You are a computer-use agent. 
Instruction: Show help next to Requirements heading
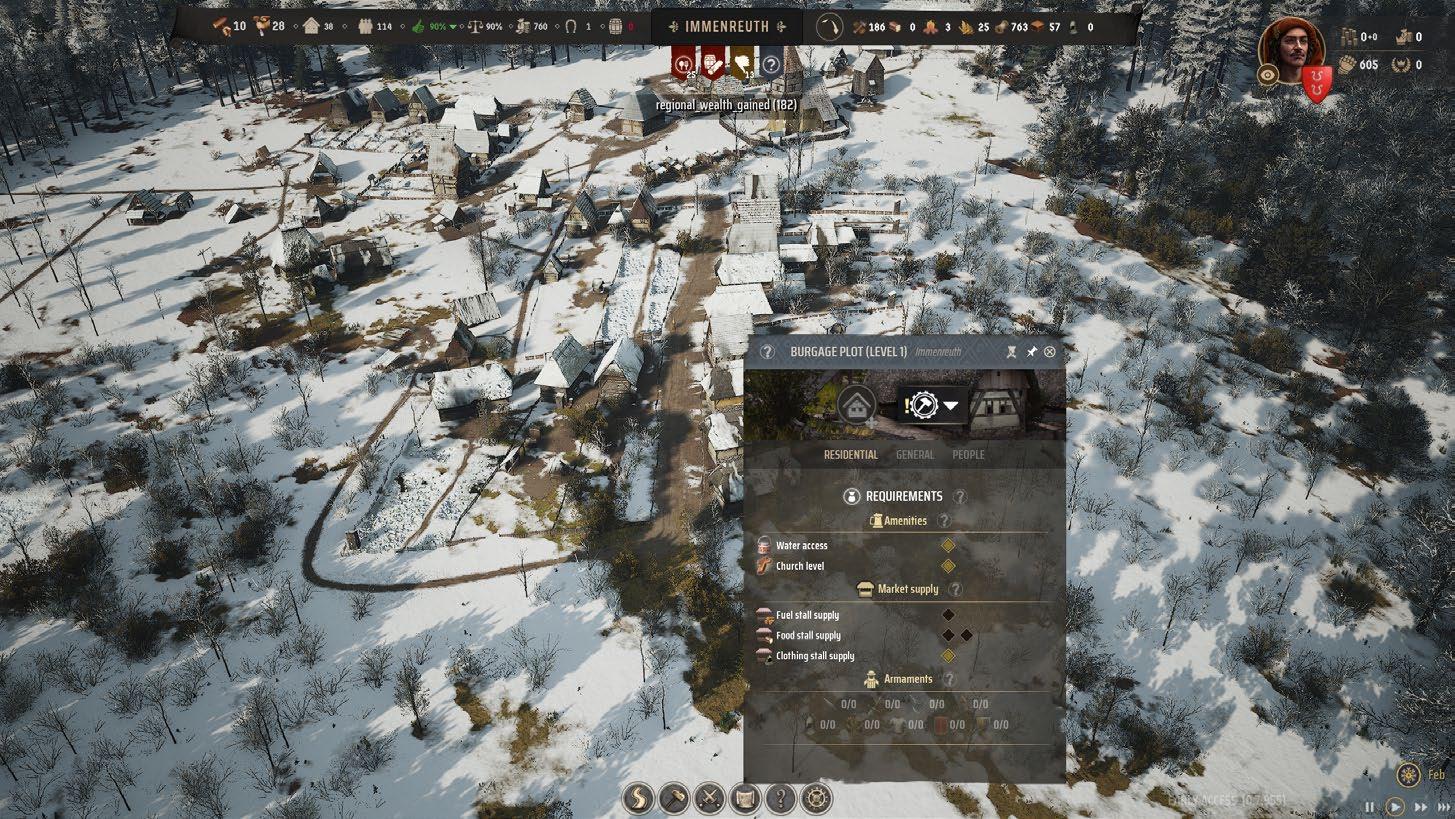click(960, 496)
